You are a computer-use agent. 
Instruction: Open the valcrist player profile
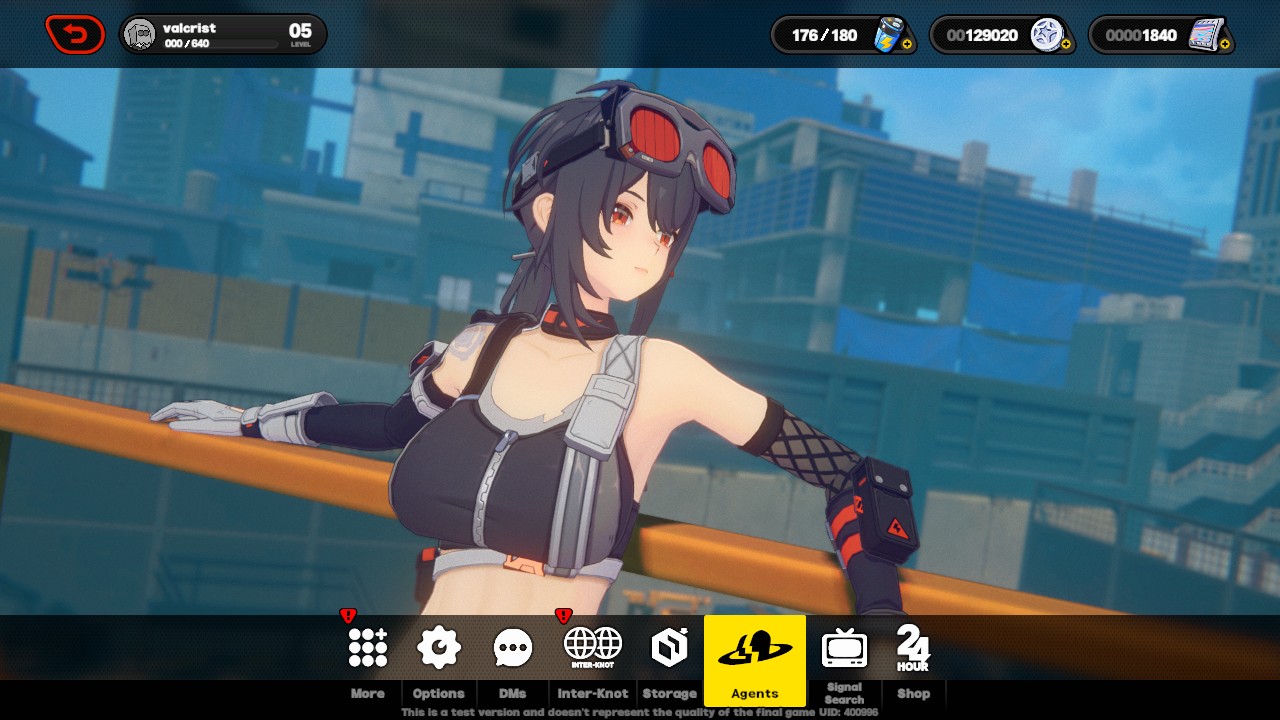pos(222,35)
